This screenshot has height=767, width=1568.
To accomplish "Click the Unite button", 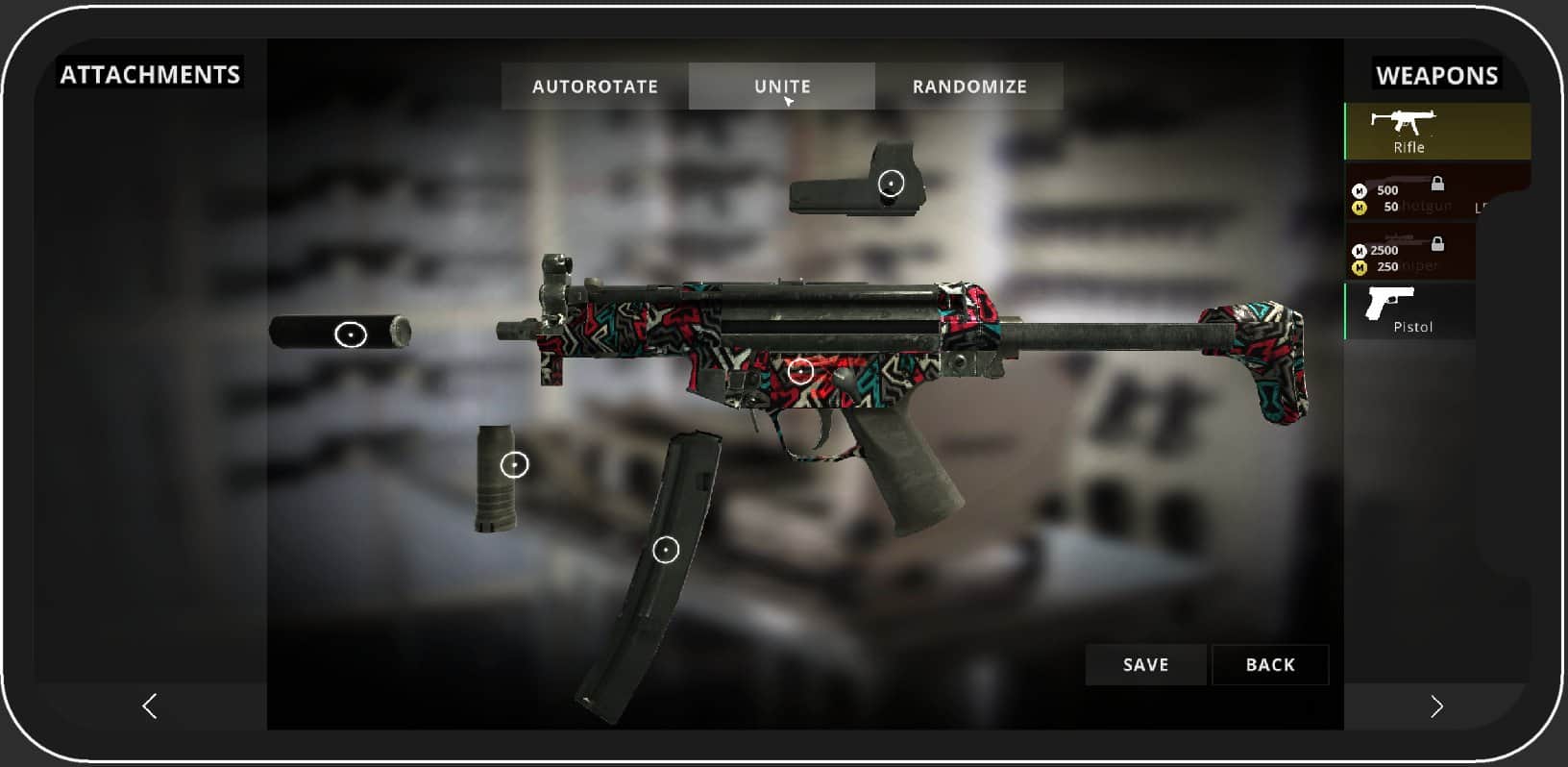I will coord(782,87).
